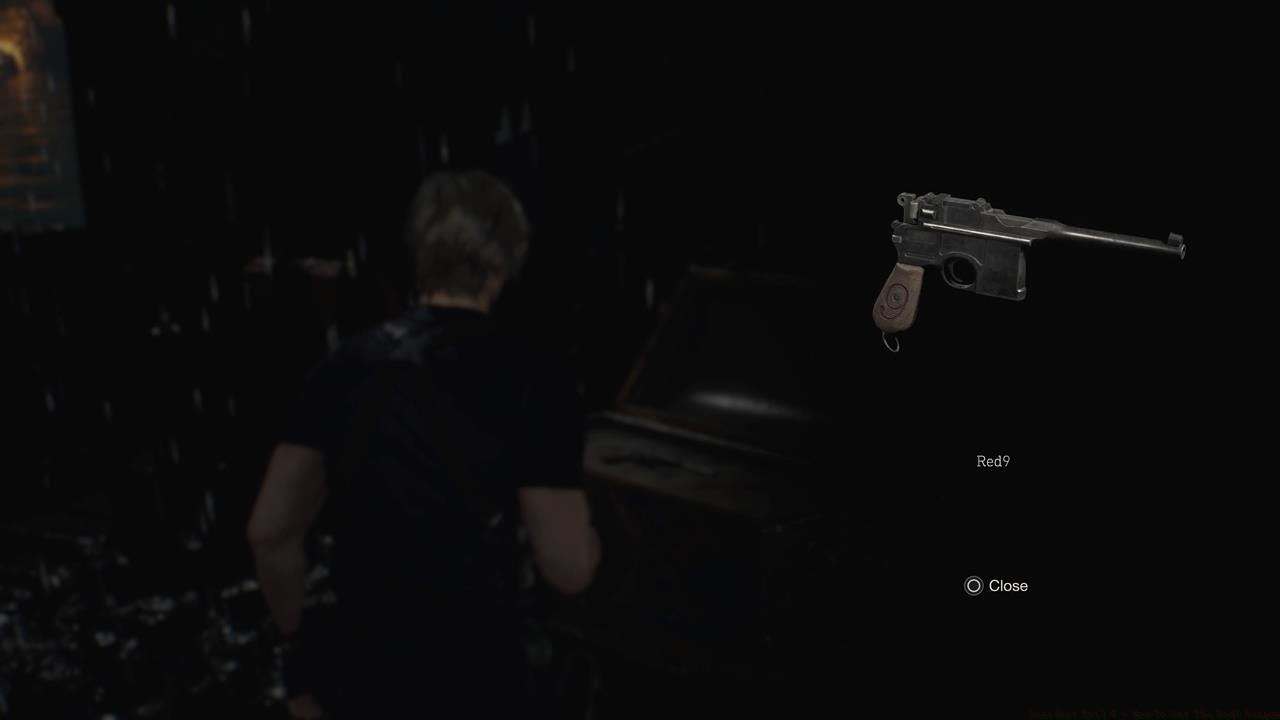Click the trigger guard of the pistol
1280x720 pixels.
pyautogui.click(x=962, y=272)
